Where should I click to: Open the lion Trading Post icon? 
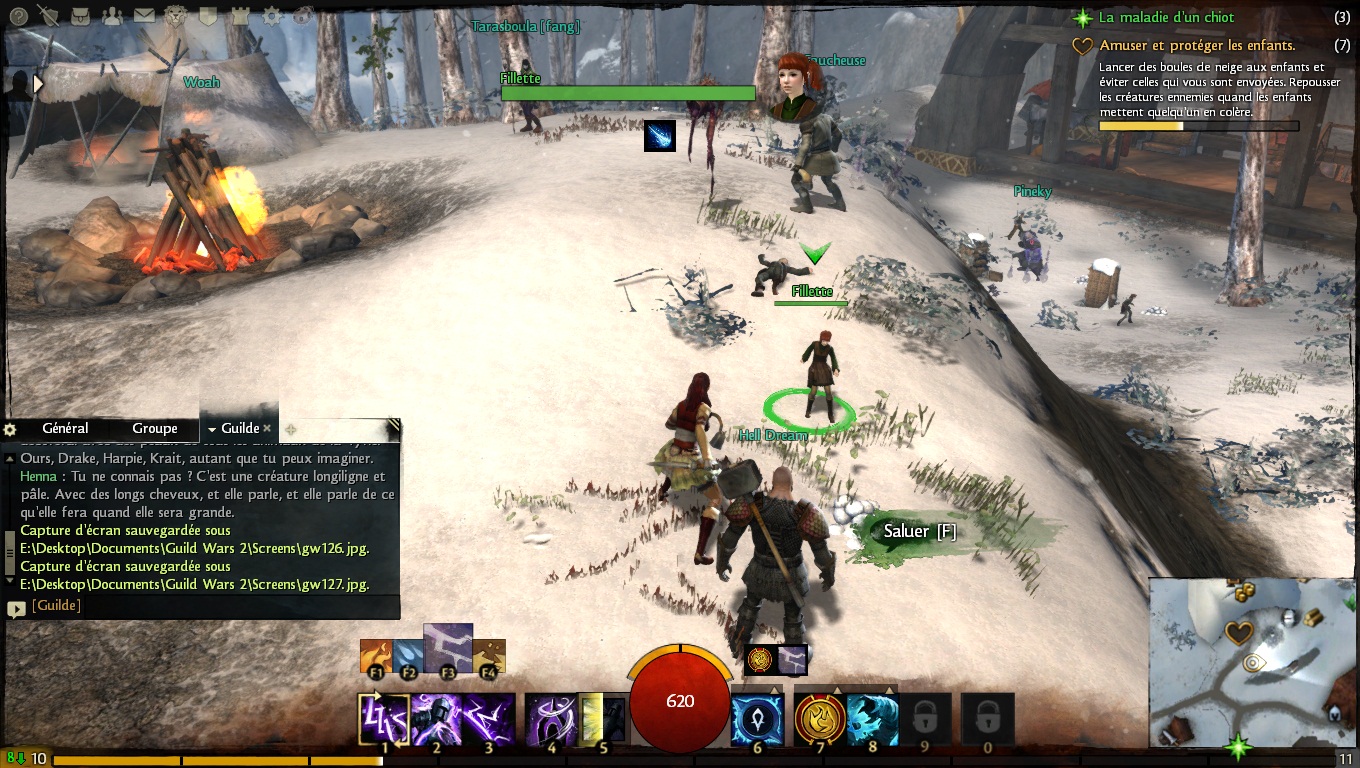pos(175,15)
